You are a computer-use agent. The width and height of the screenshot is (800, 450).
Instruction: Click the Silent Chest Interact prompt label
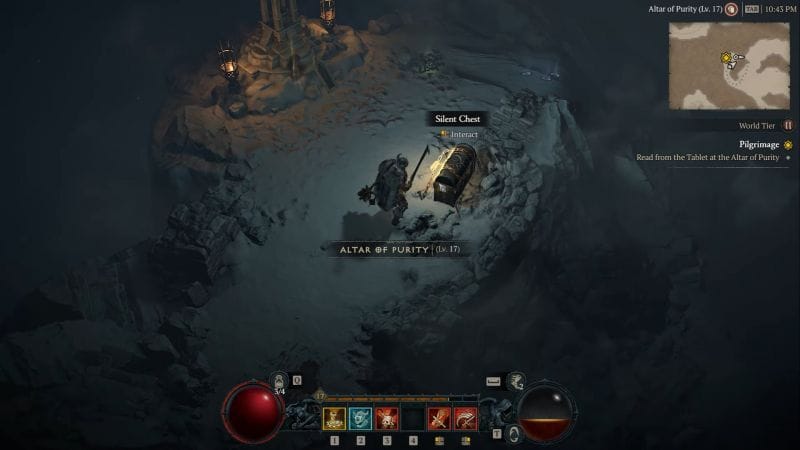(x=459, y=134)
